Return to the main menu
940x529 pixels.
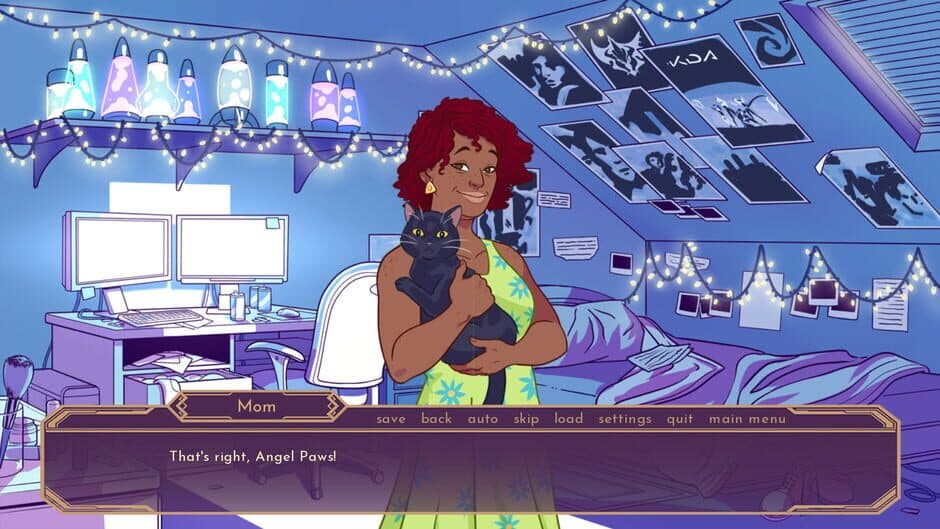click(747, 419)
